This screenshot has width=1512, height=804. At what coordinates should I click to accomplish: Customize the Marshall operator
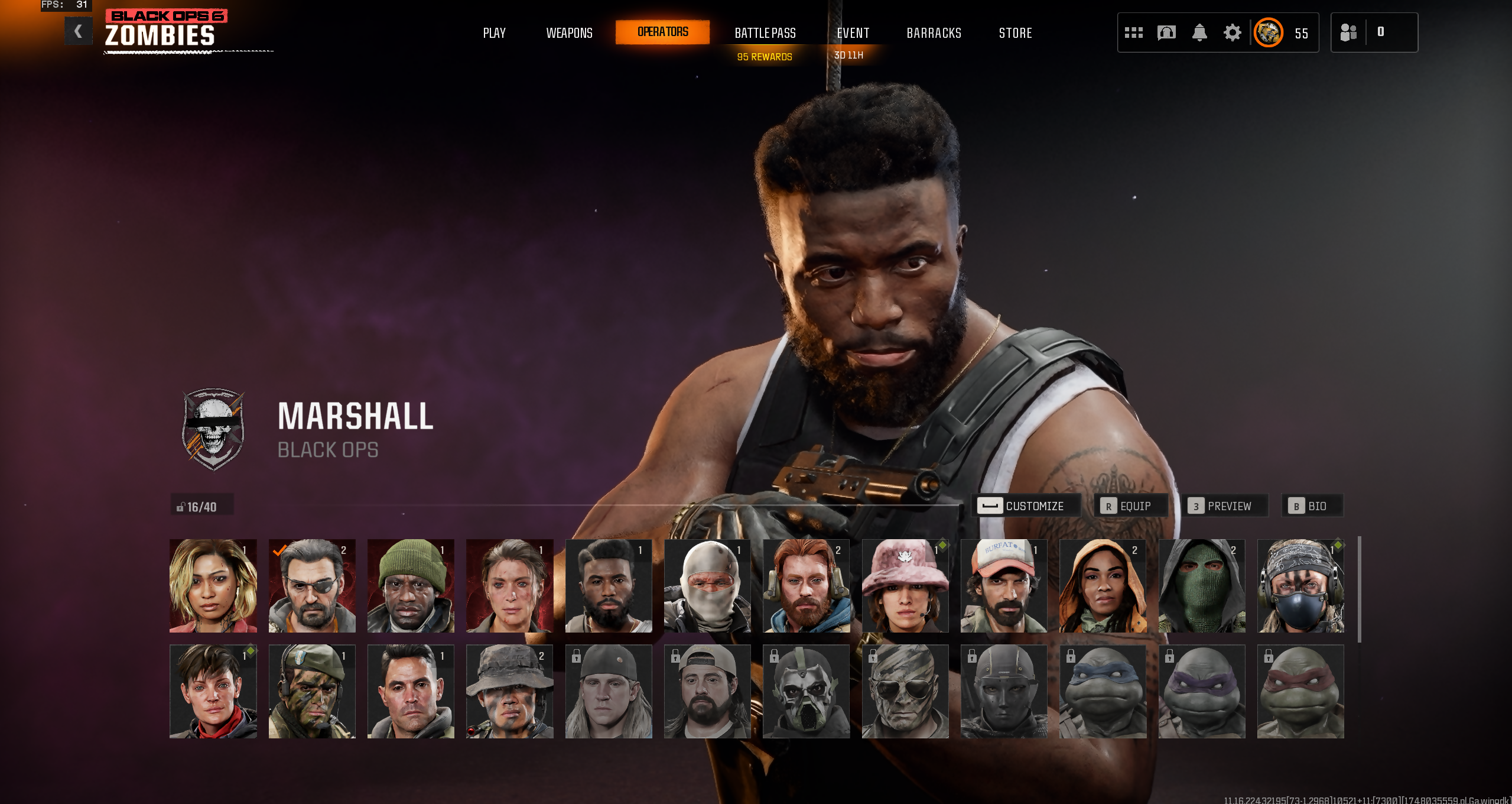[1025, 506]
